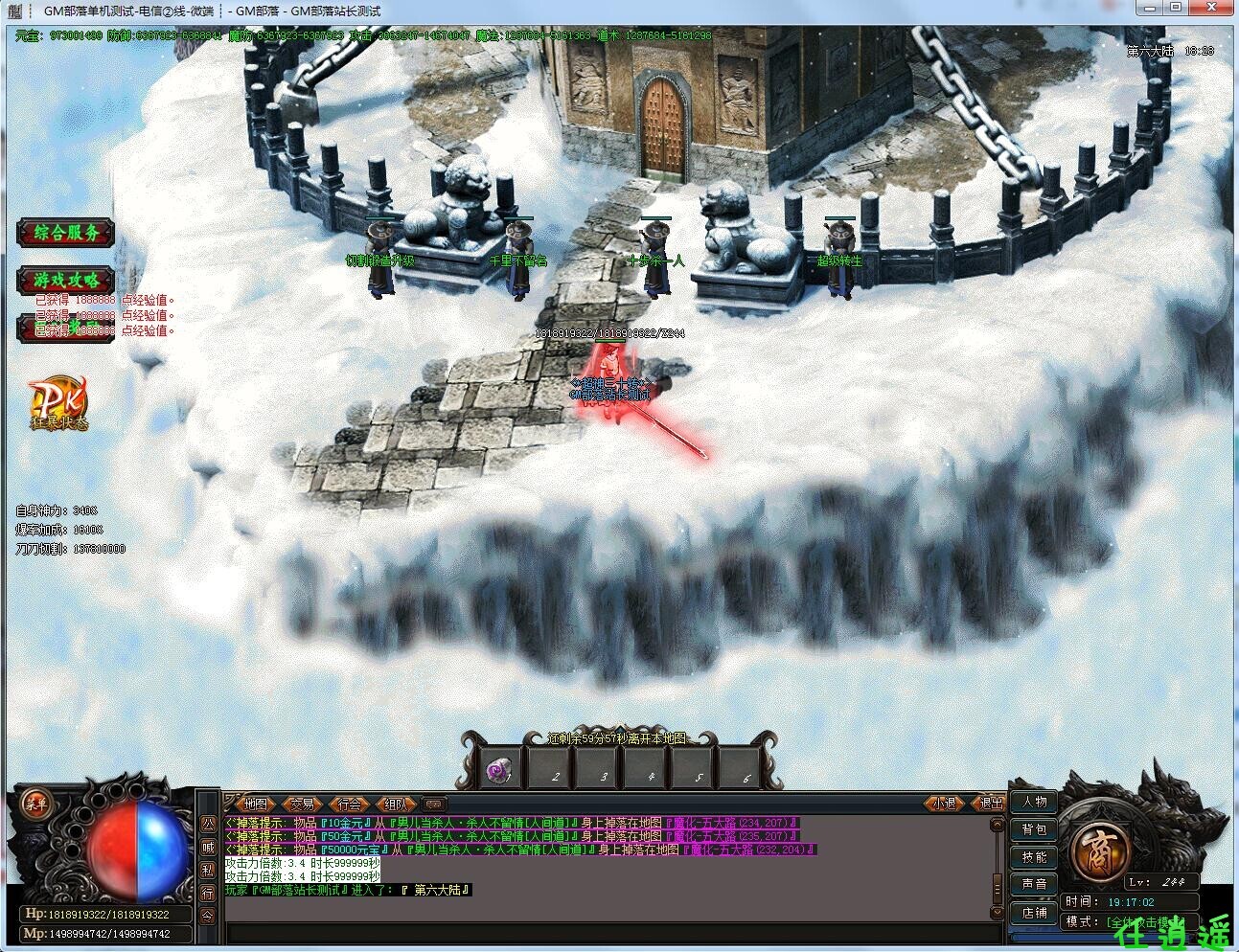This screenshot has height=952, width=1239.
Task: Open the 游戏攻略 game guide
Action: [65, 281]
